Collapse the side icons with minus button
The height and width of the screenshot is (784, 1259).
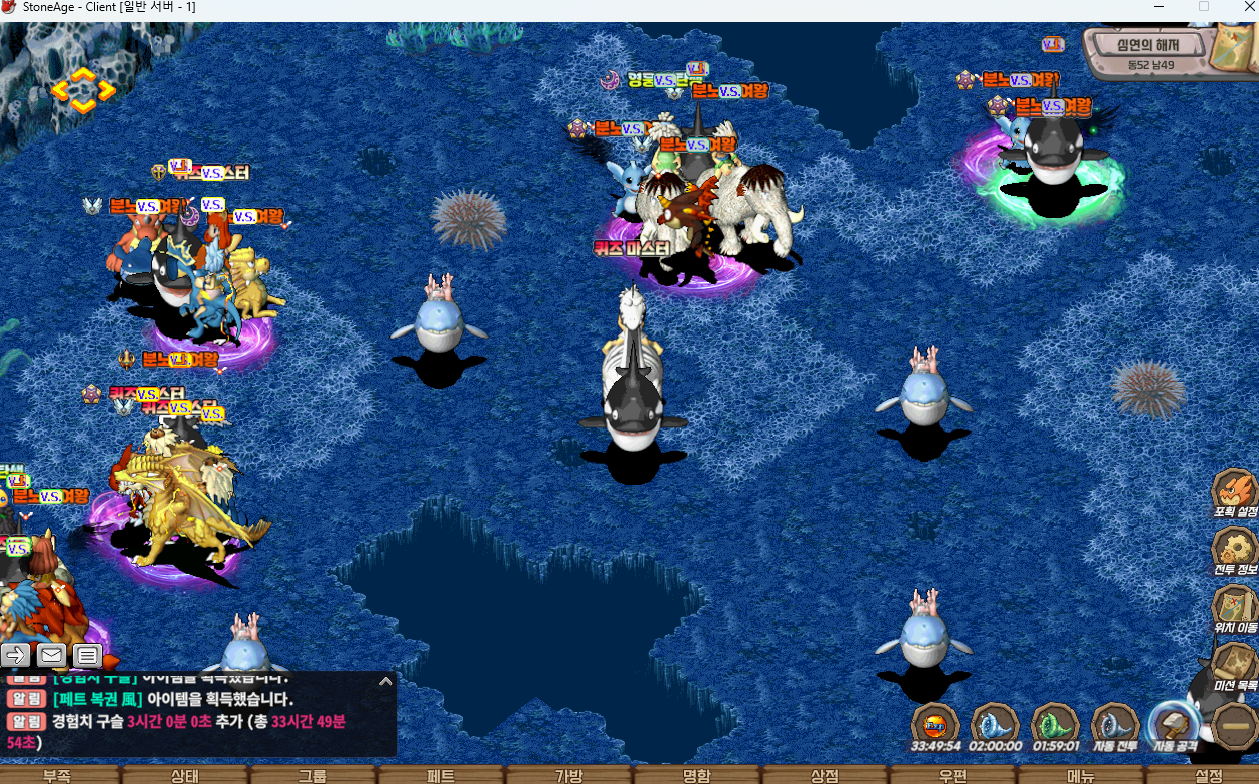[1232, 725]
